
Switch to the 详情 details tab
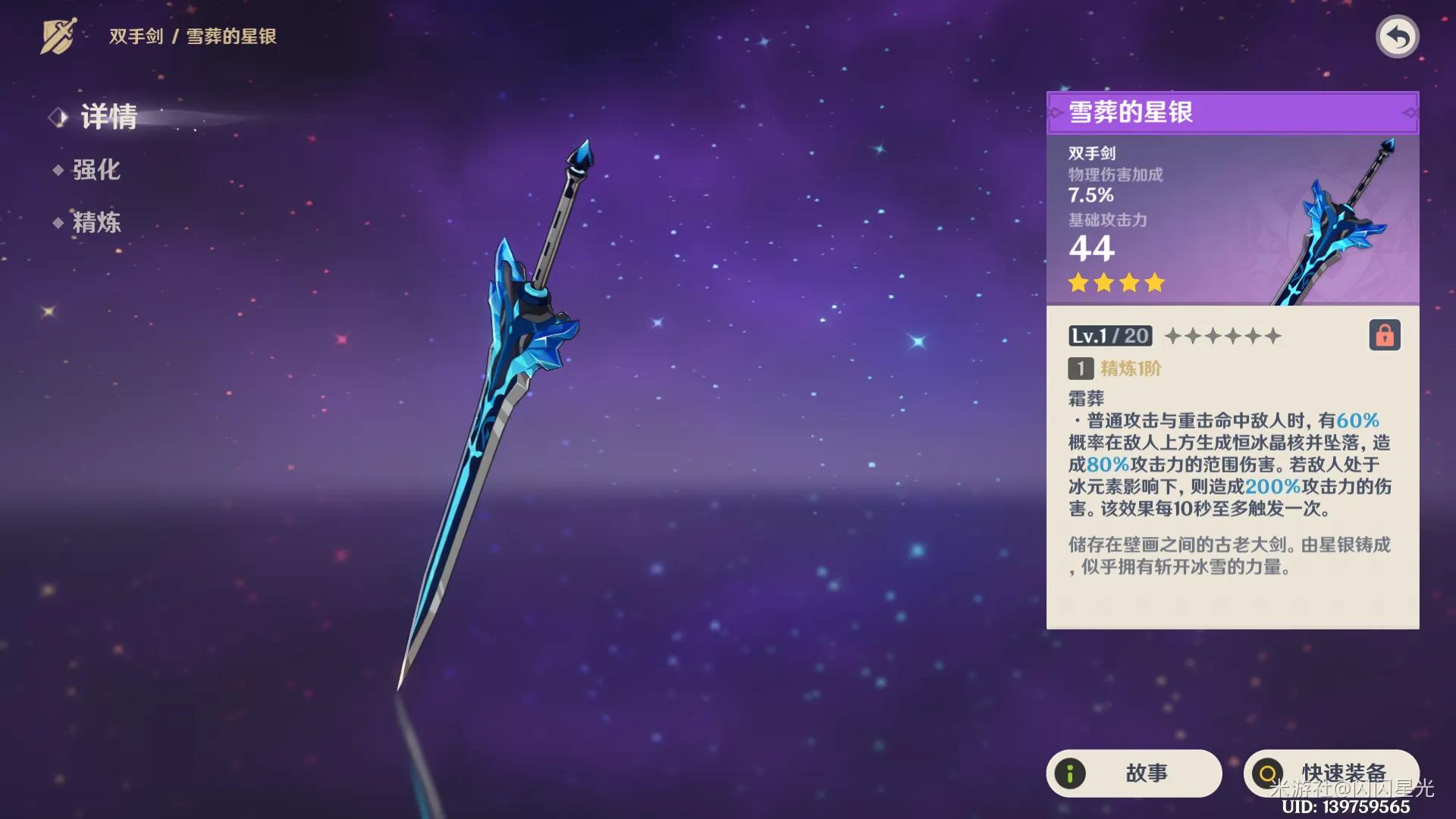tap(108, 117)
